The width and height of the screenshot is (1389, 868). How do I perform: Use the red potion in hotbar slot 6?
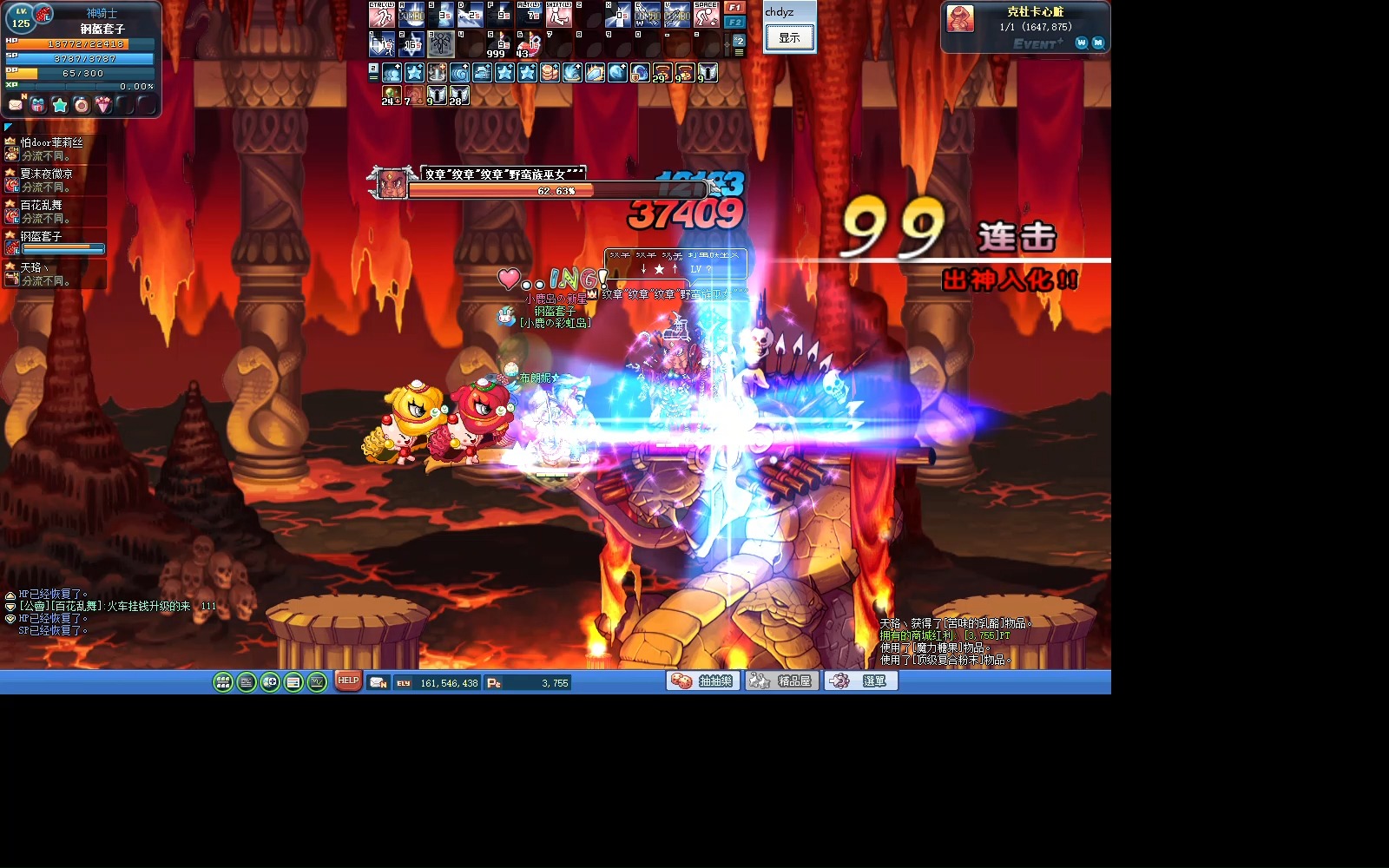(527, 45)
